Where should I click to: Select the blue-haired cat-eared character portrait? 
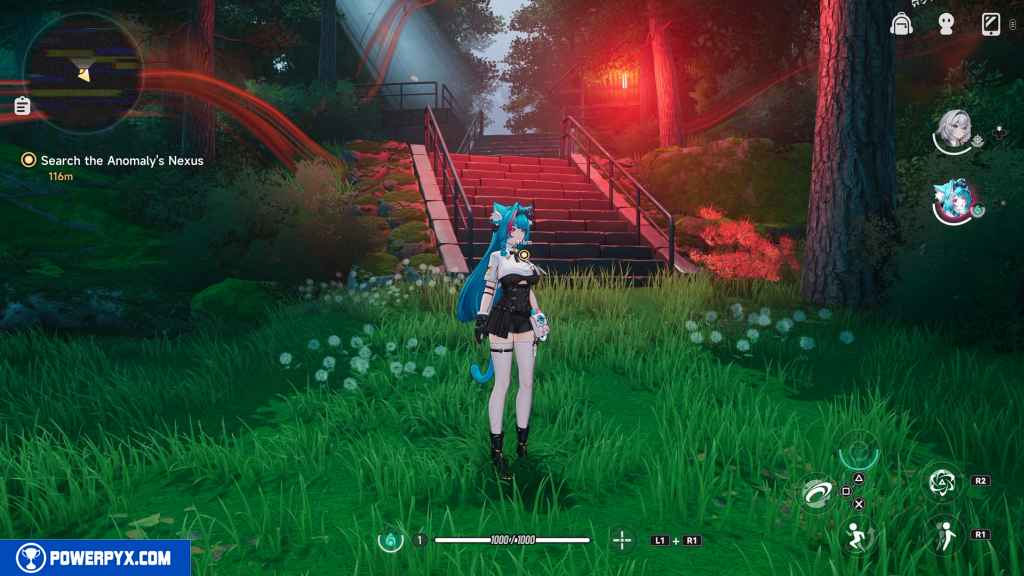(x=952, y=200)
